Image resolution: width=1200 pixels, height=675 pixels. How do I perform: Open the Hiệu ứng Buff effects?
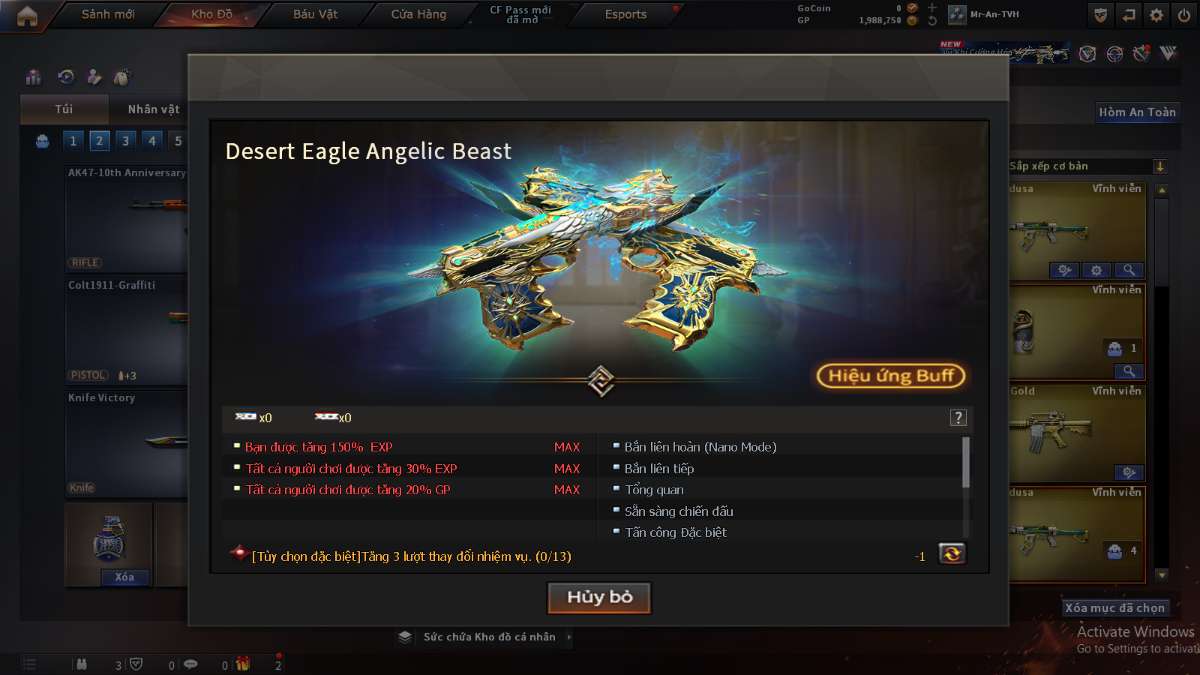pos(891,376)
